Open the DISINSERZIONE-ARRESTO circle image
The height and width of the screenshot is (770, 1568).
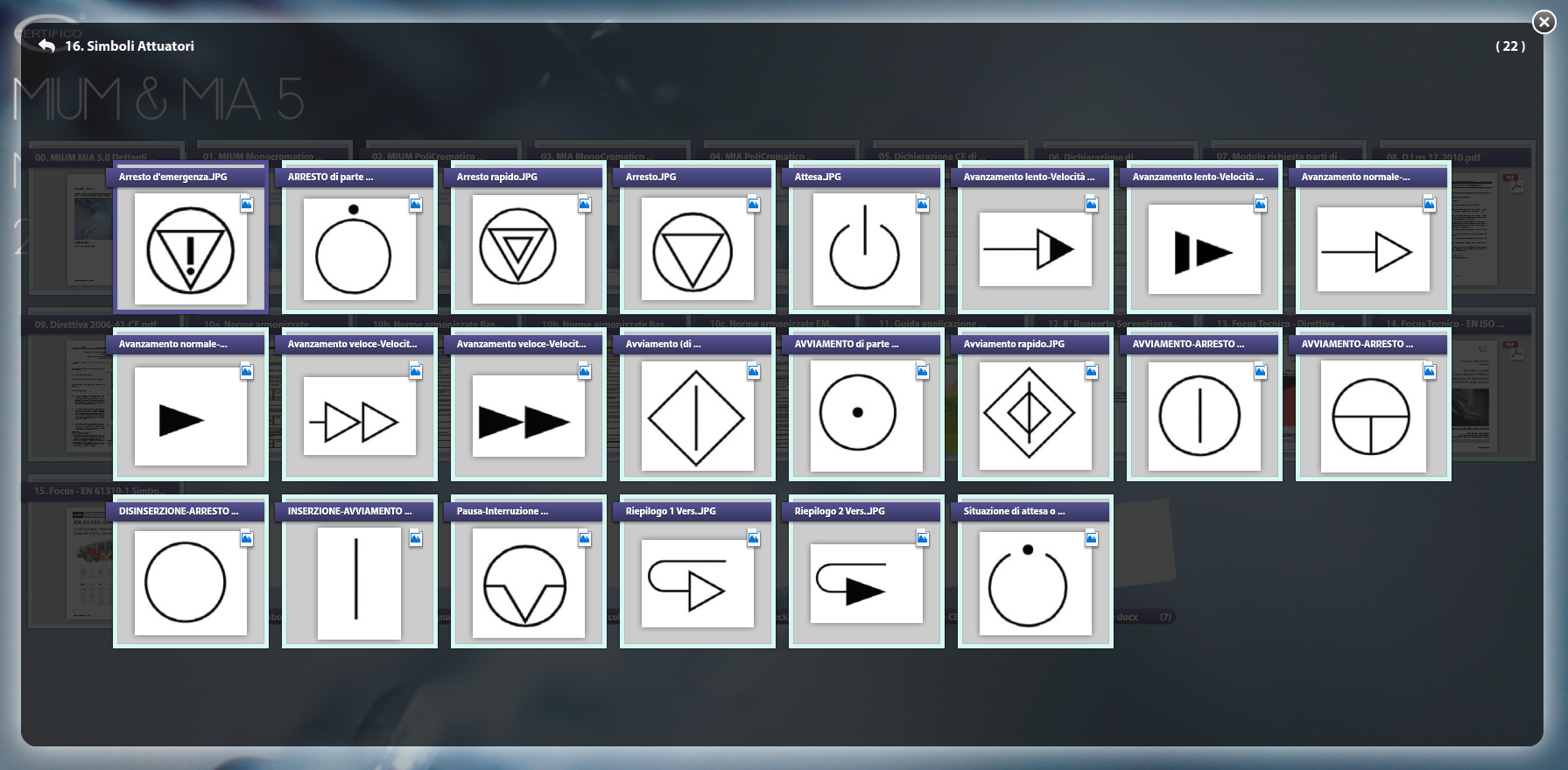click(x=191, y=584)
